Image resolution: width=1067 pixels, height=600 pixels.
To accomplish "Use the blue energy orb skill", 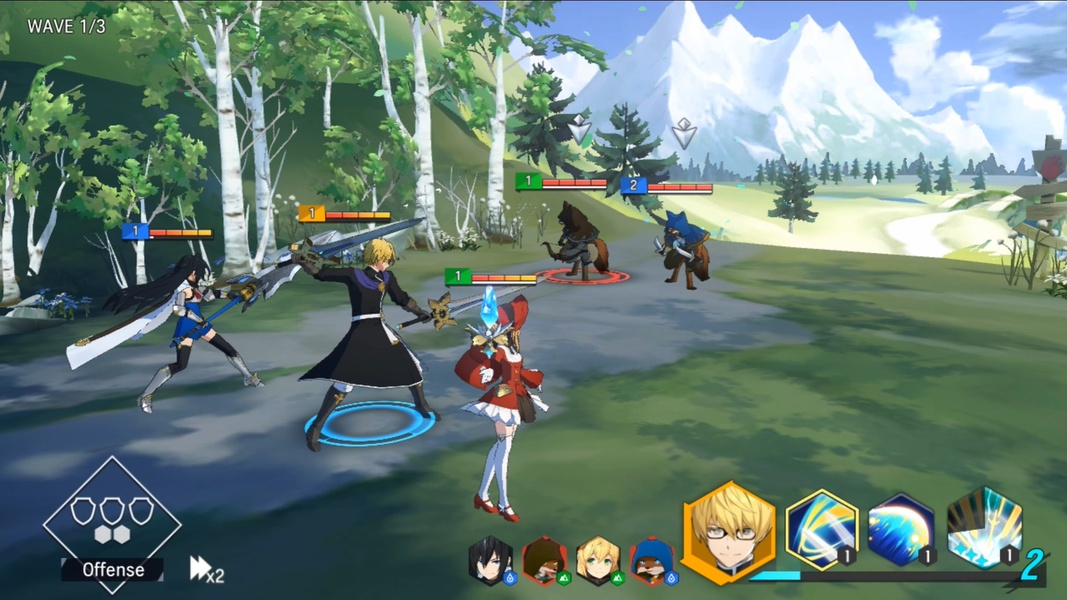I will 900,530.
